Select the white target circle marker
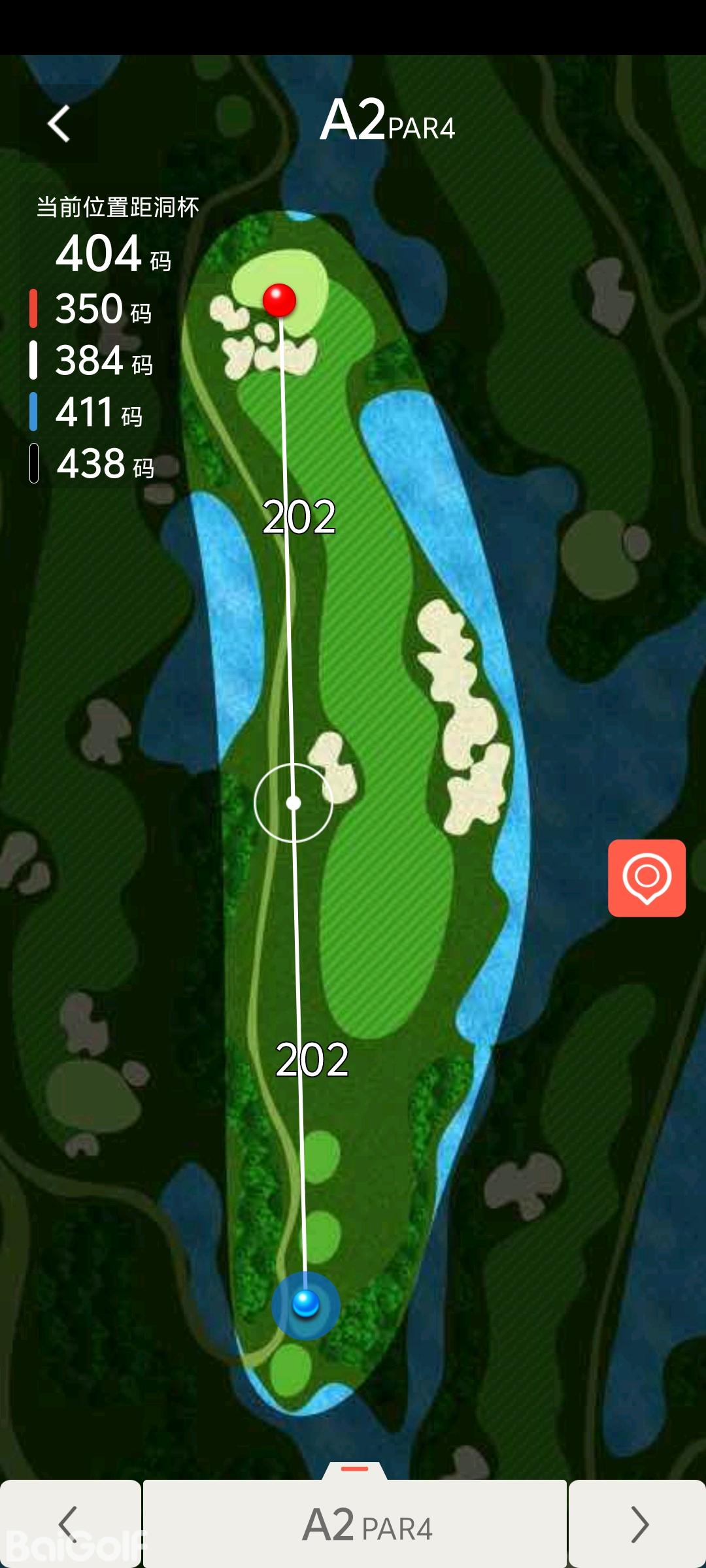 (294, 802)
